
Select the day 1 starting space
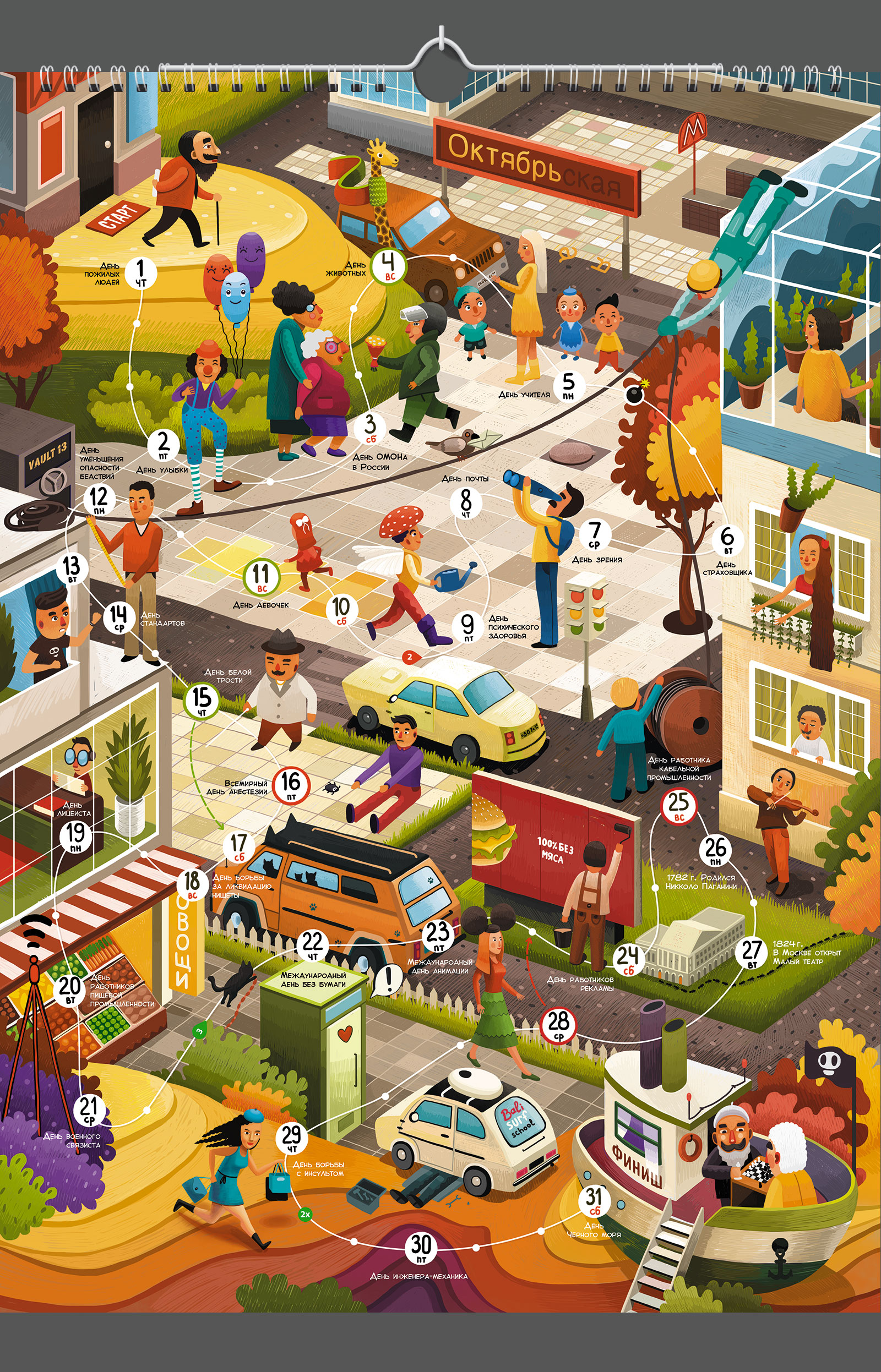tap(141, 272)
